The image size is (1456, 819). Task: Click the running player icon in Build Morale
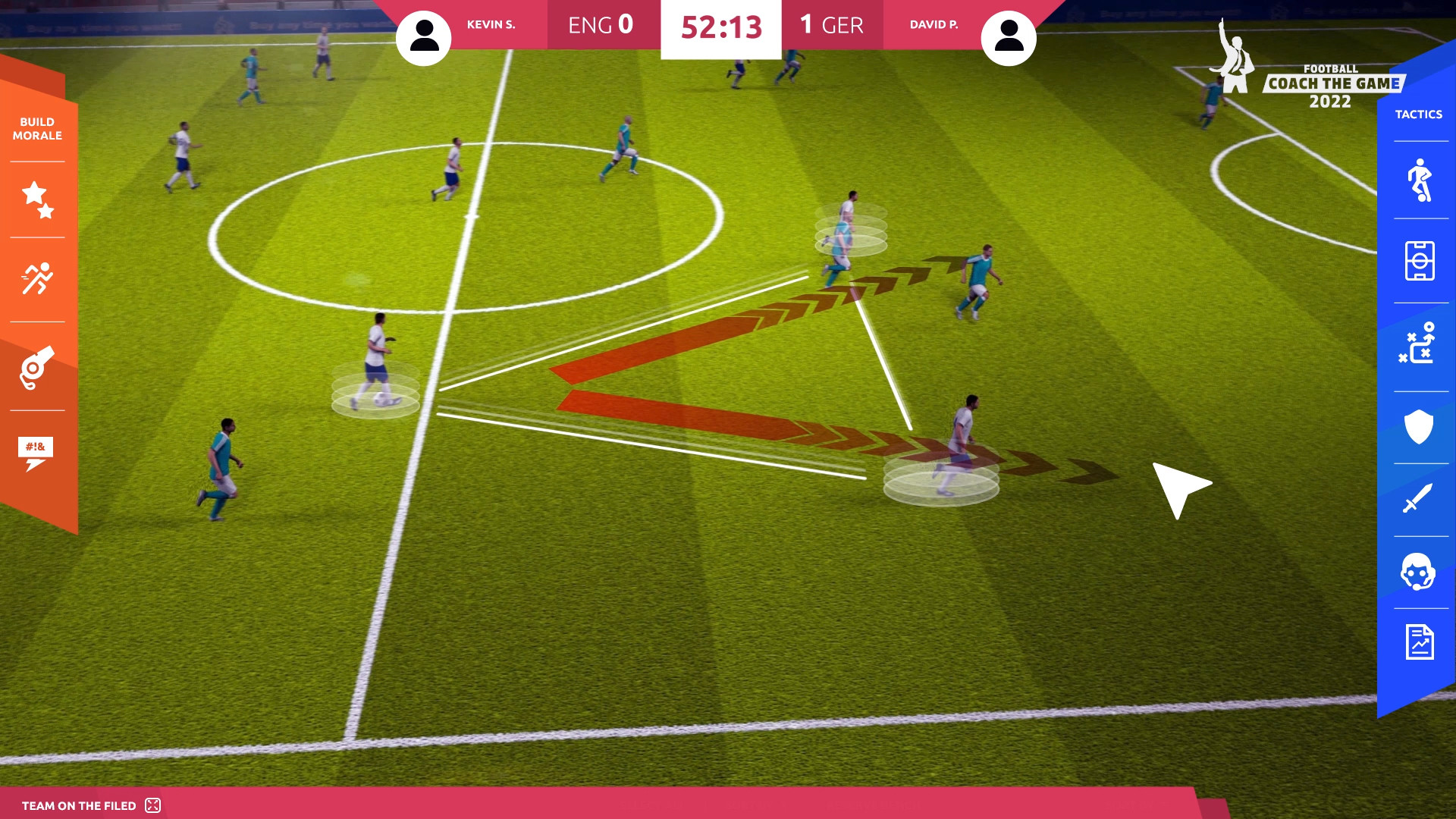point(36,278)
